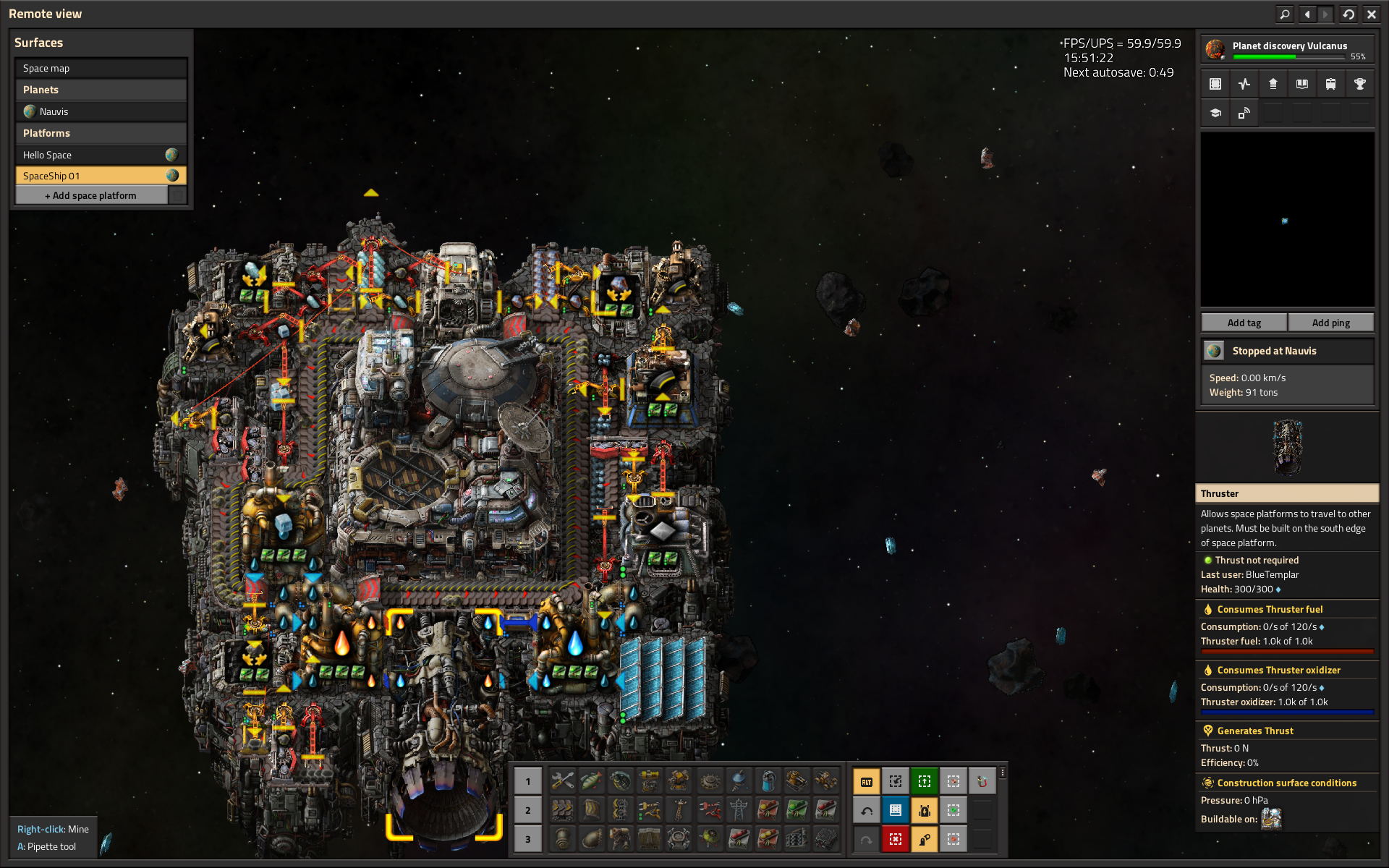This screenshot has height=868, width=1389.
Task: Open the tips graduation cap icon
Action: [x=1215, y=113]
